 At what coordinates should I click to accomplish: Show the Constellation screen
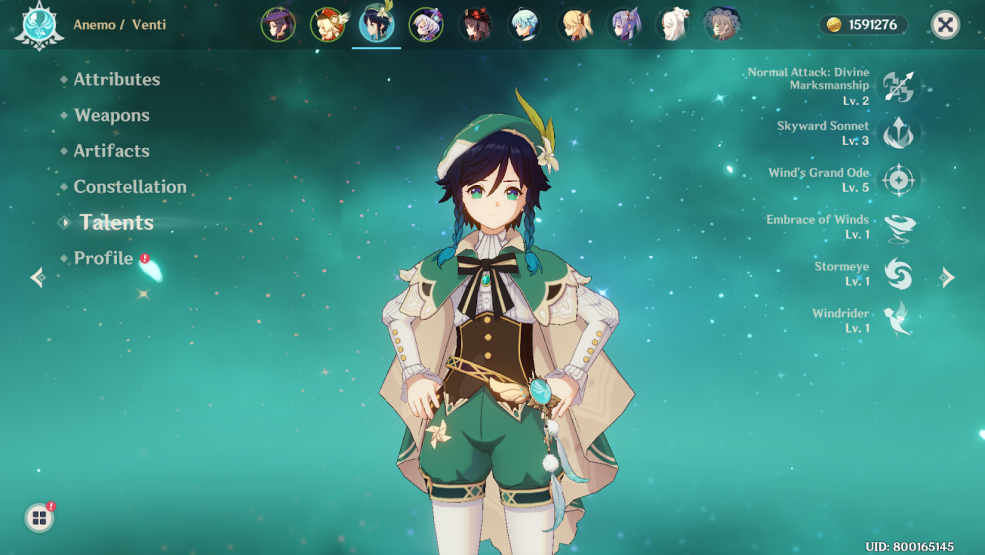pyautogui.click(x=129, y=187)
